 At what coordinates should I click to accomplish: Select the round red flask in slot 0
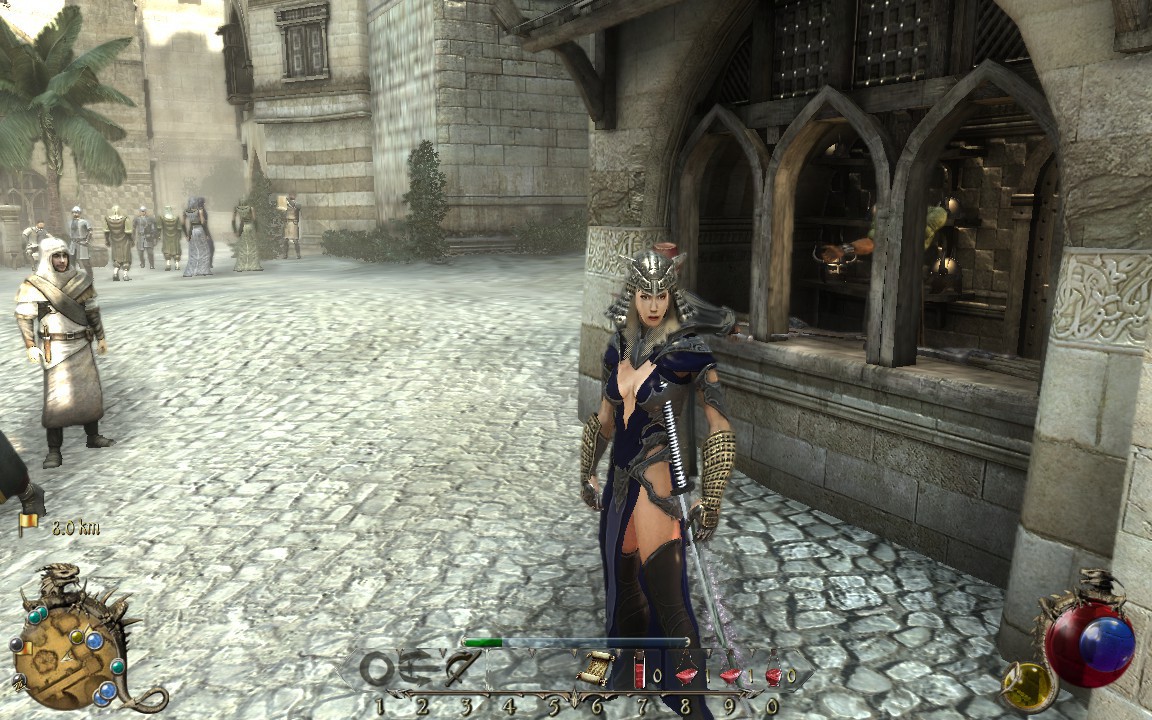pyautogui.click(x=773, y=674)
